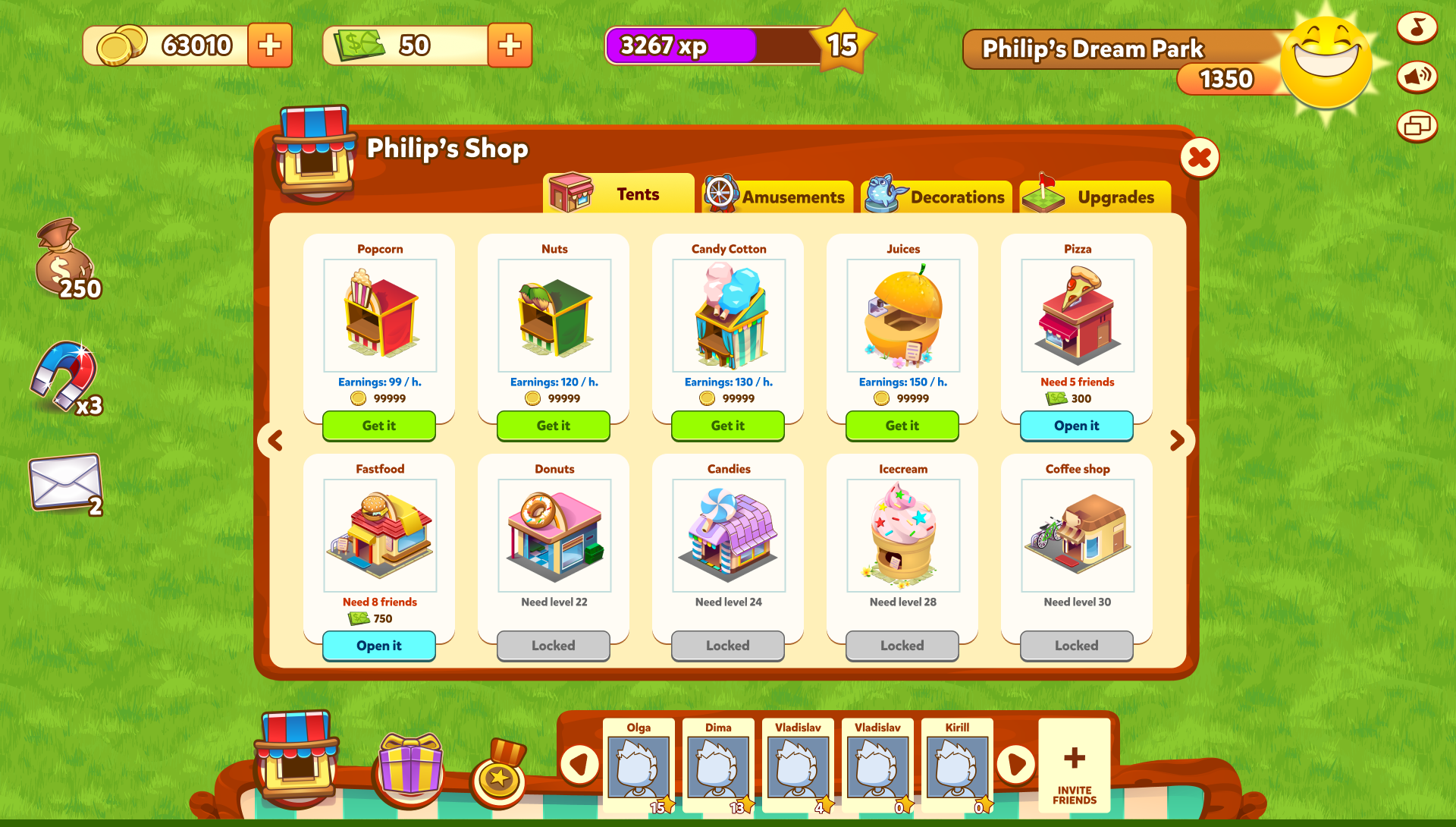Screen dimensions: 1456x827
Task: Toggle the music note button
Action: (x=1417, y=28)
